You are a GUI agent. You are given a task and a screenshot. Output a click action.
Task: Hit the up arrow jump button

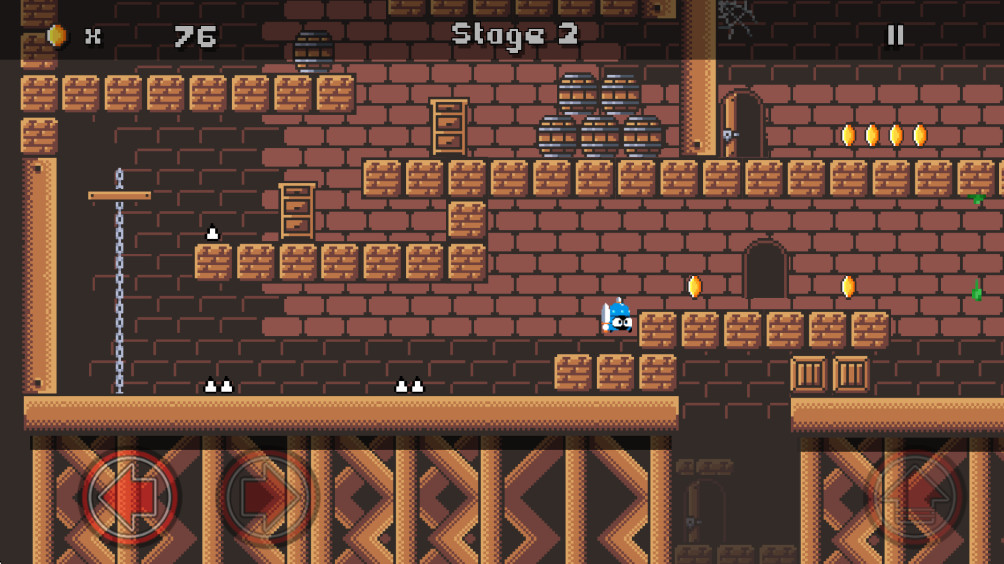coord(917,497)
